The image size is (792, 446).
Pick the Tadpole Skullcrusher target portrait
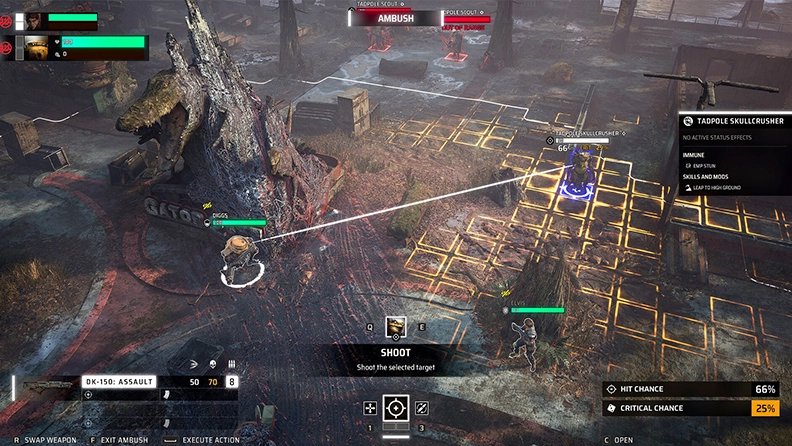396,326
